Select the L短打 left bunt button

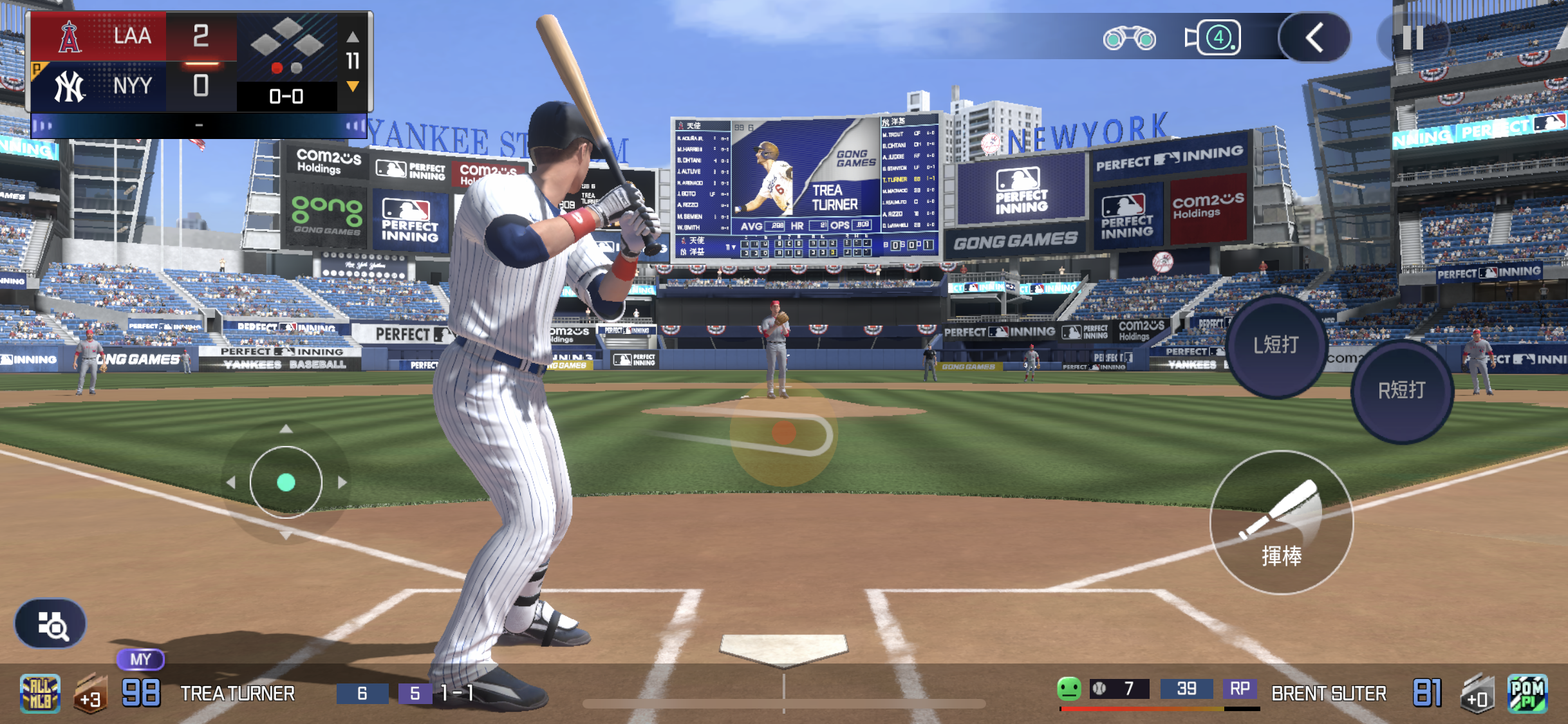pyautogui.click(x=1276, y=346)
